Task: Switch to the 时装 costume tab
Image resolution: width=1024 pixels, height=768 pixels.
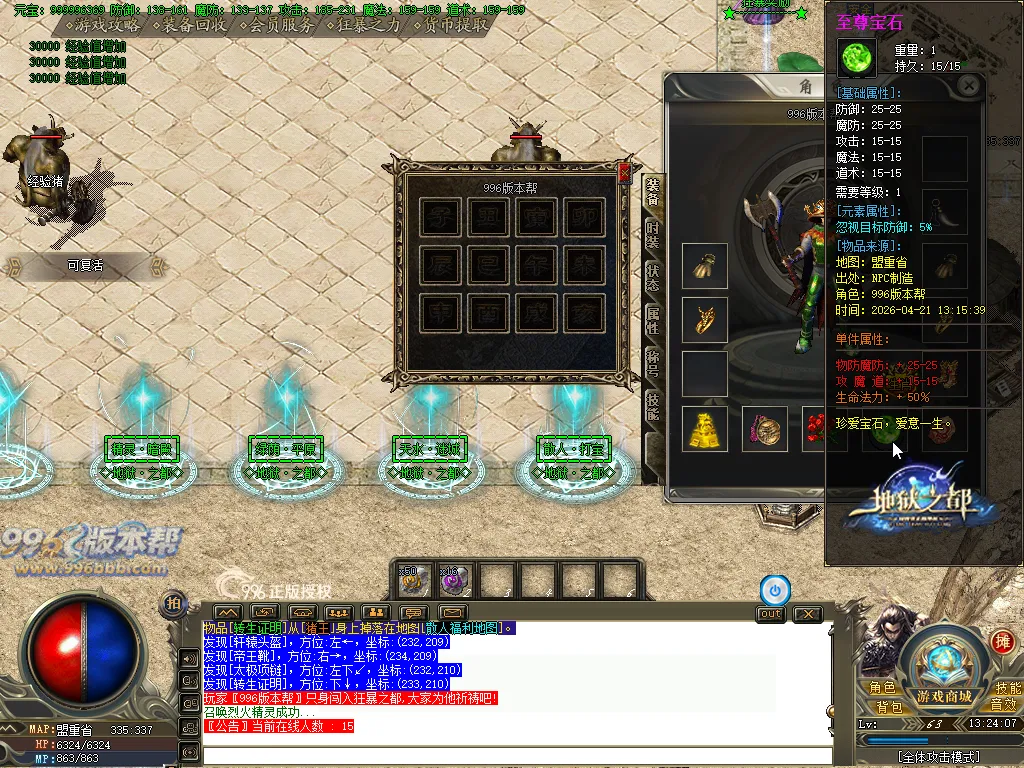Action: (x=652, y=236)
